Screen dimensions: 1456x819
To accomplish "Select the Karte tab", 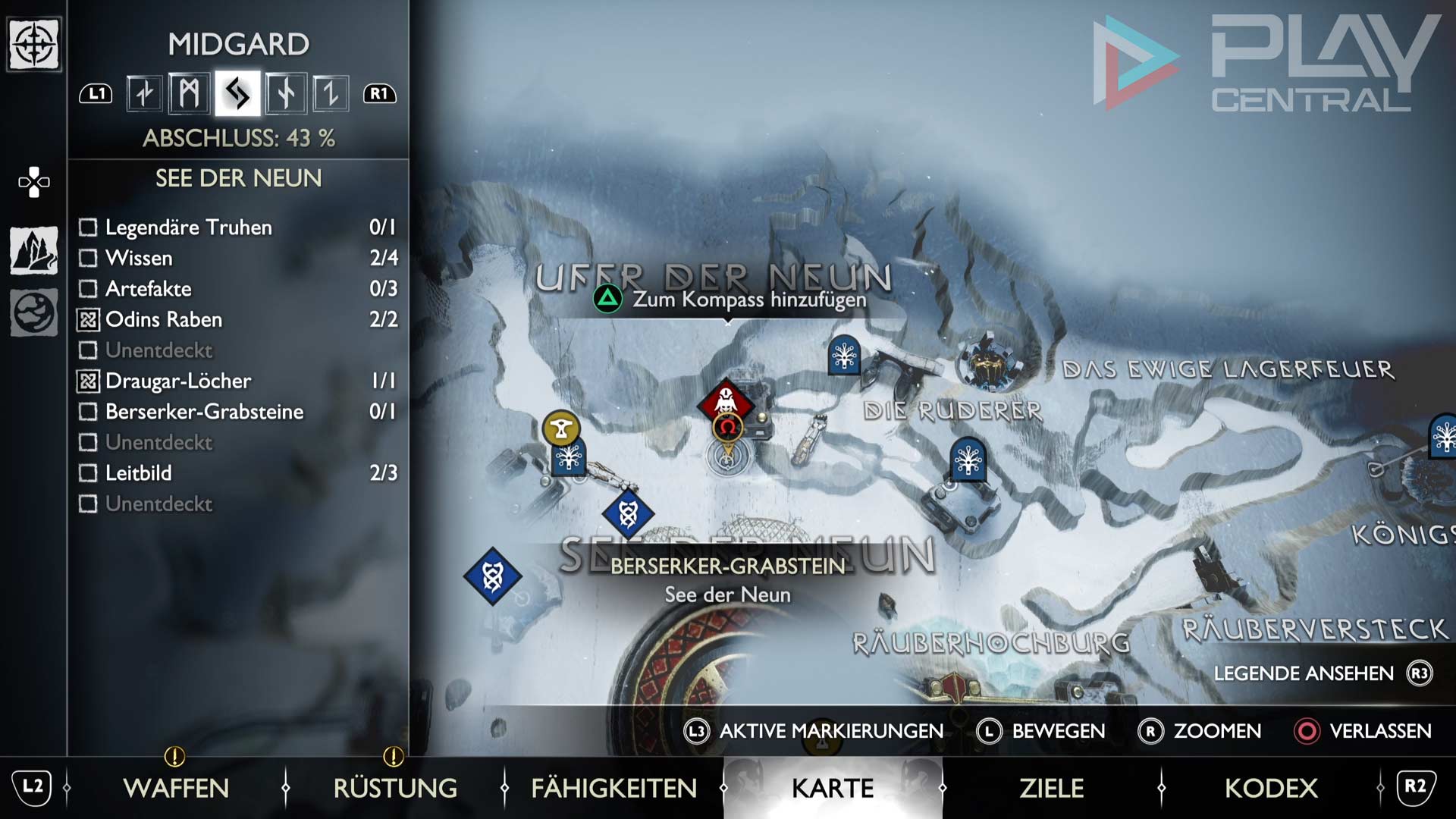I will coord(833,788).
